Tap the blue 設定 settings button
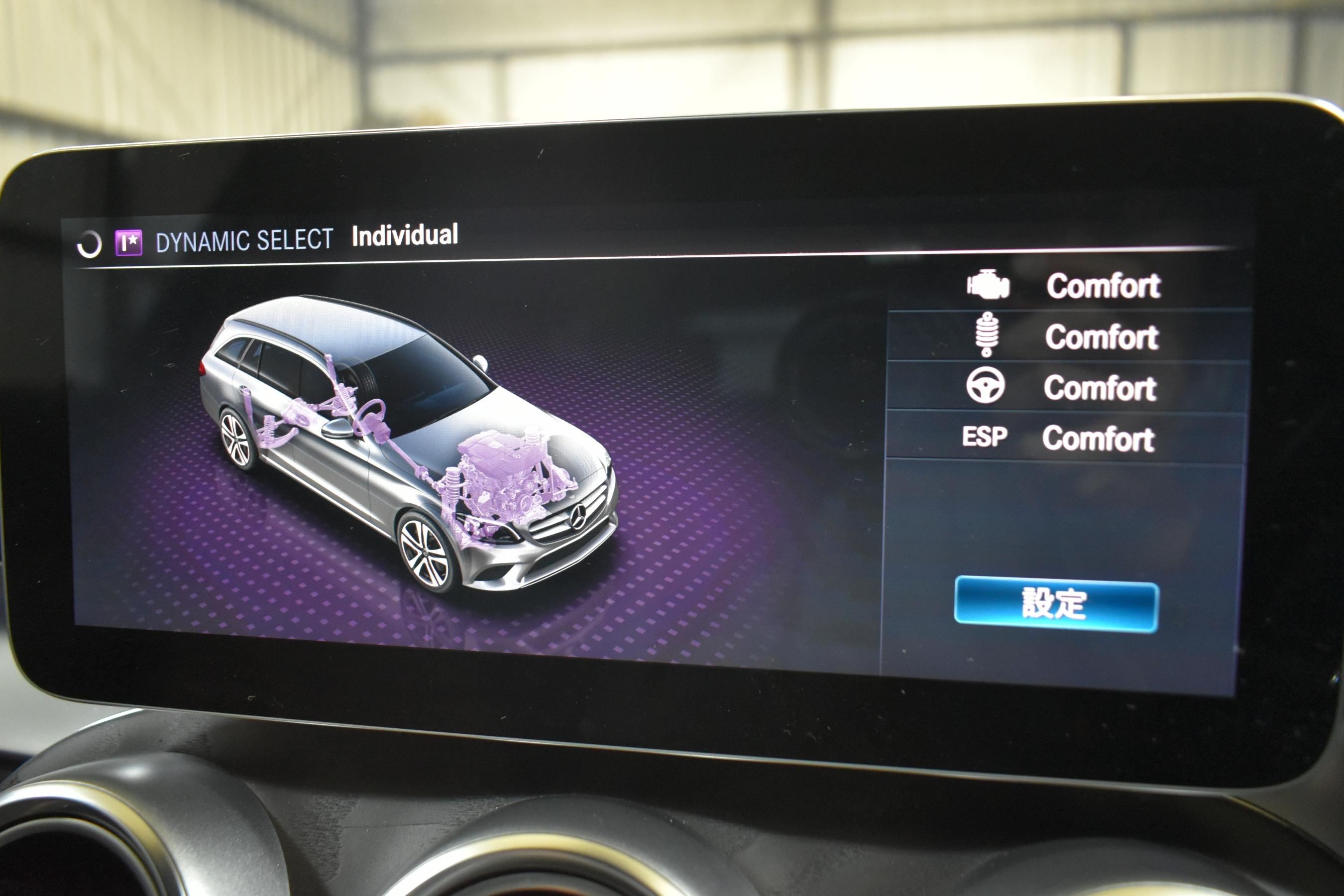This screenshot has height=896, width=1344. coord(1056,604)
